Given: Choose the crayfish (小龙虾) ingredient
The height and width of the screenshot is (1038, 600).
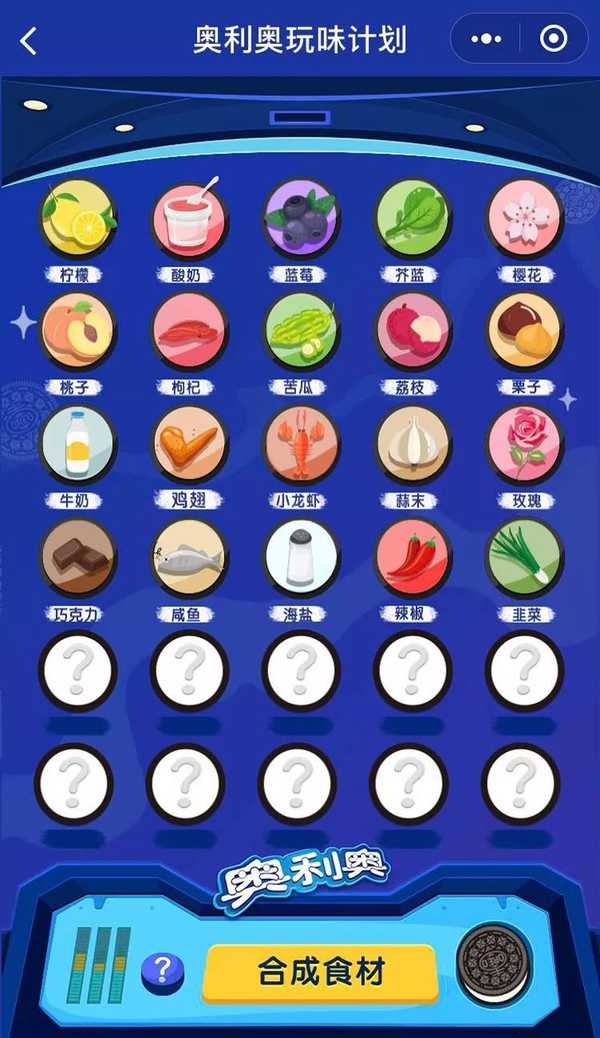Looking at the screenshot, I should (301, 444).
